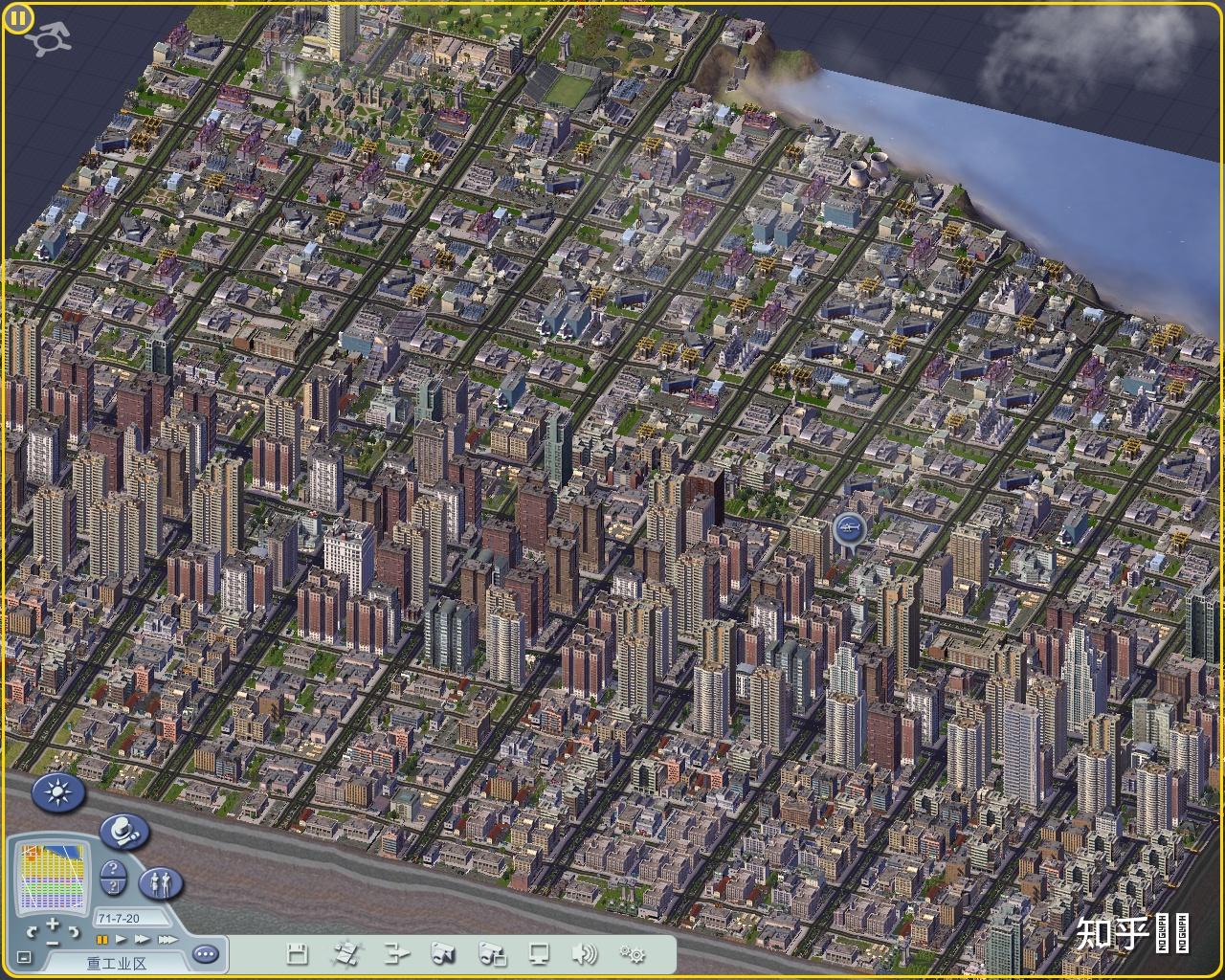1225x980 pixels.
Task: Click the city minimap
Action: (x=54, y=876)
